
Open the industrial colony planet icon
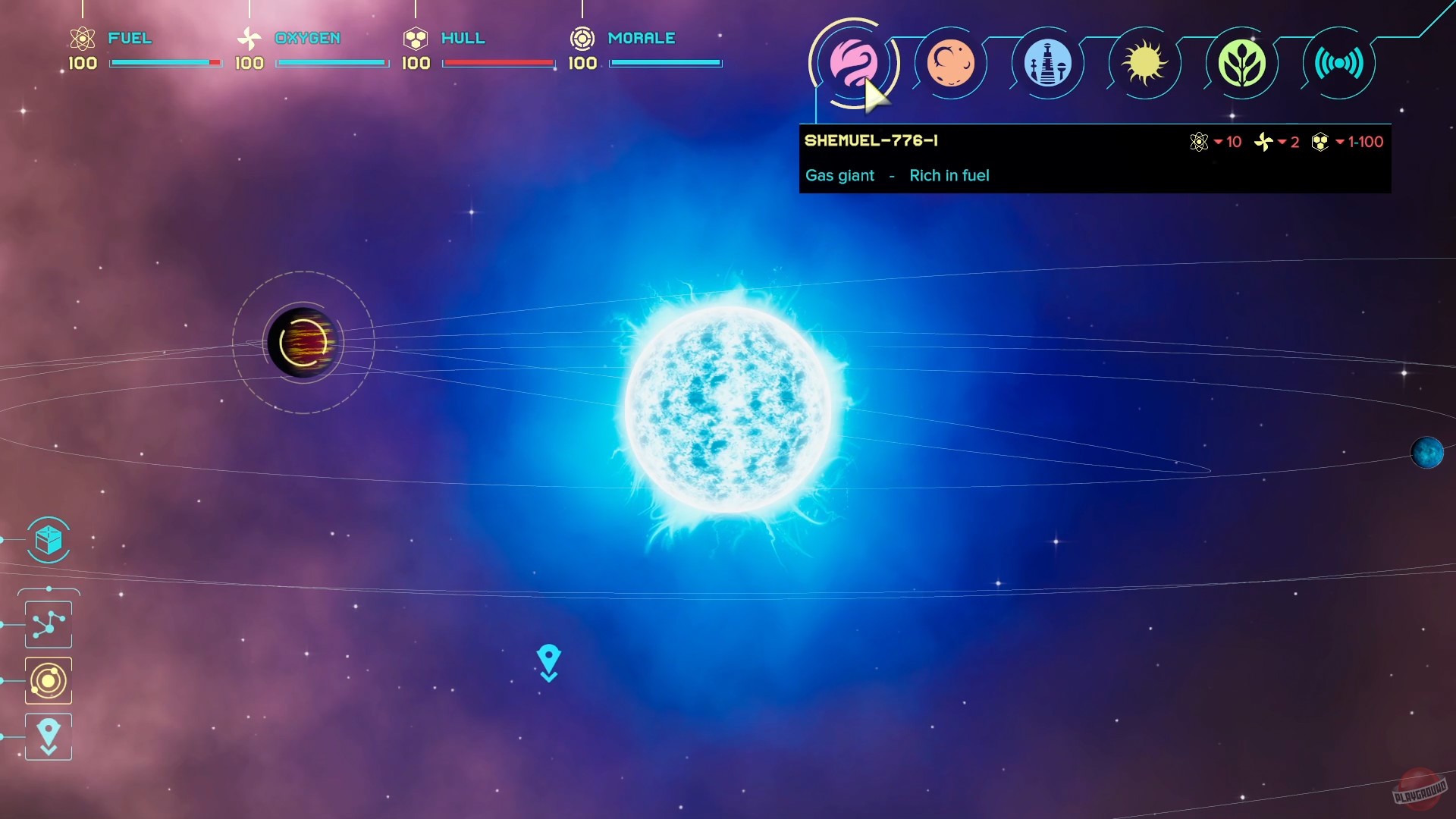click(x=1048, y=64)
